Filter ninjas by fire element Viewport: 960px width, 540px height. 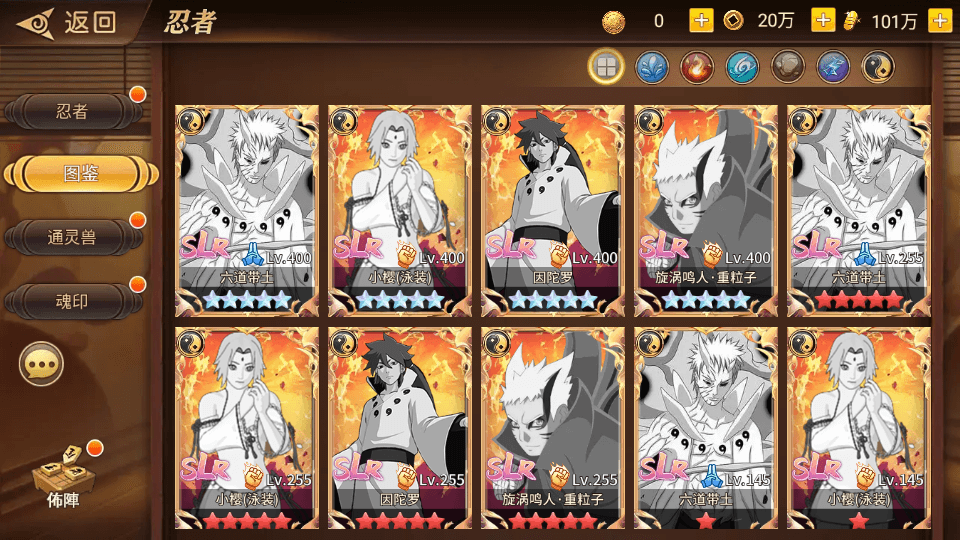pyautogui.click(x=696, y=67)
